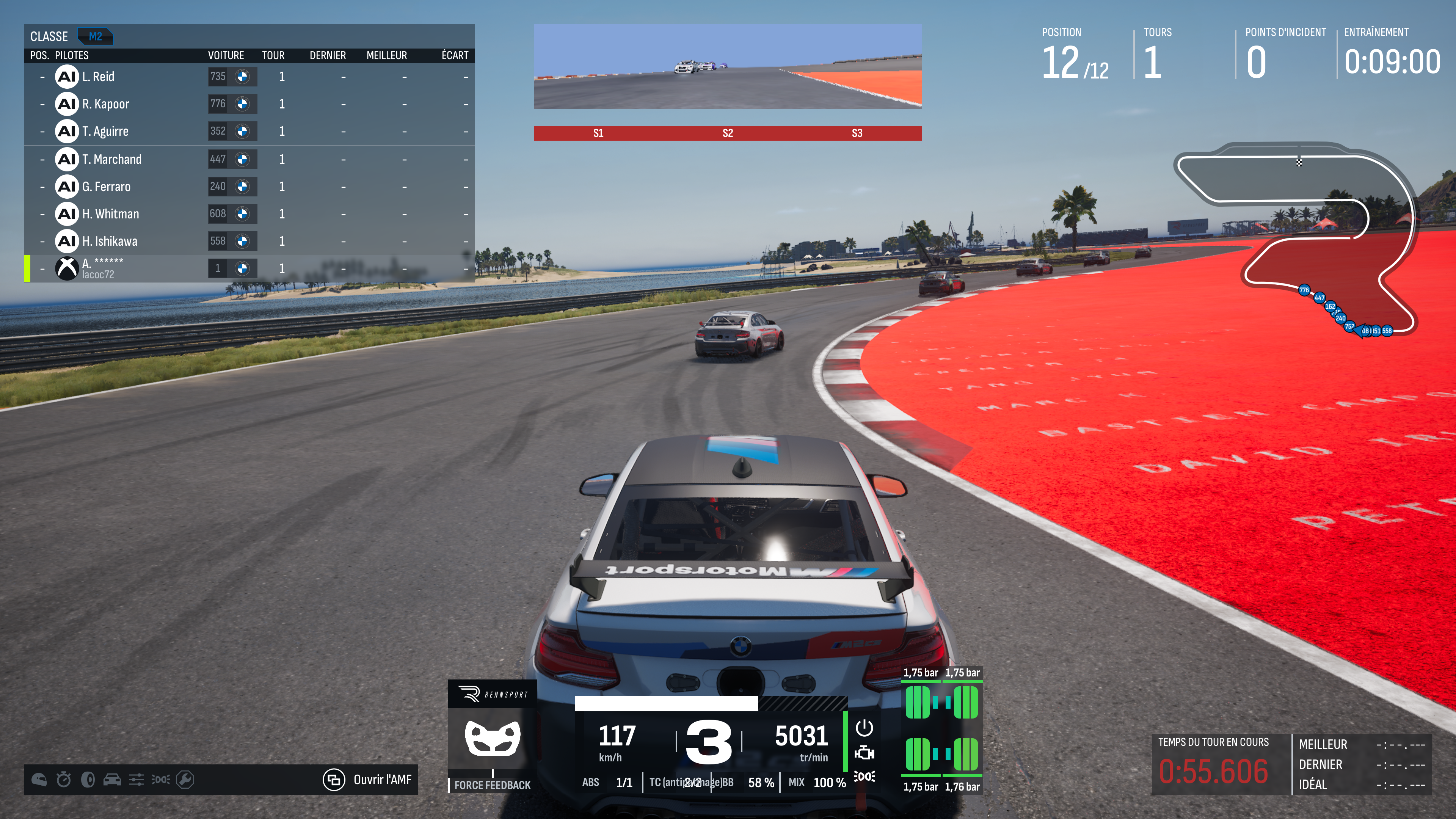Select T. Aguirre's standings row
The height and width of the screenshot is (819, 1456).
[x=249, y=131]
